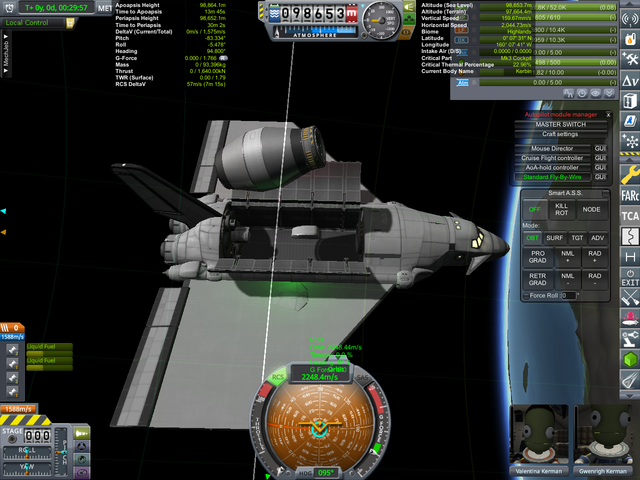Close the Autopilot module manager window
Image resolution: width=640 pixels, height=480 pixels.
(607, 115)
